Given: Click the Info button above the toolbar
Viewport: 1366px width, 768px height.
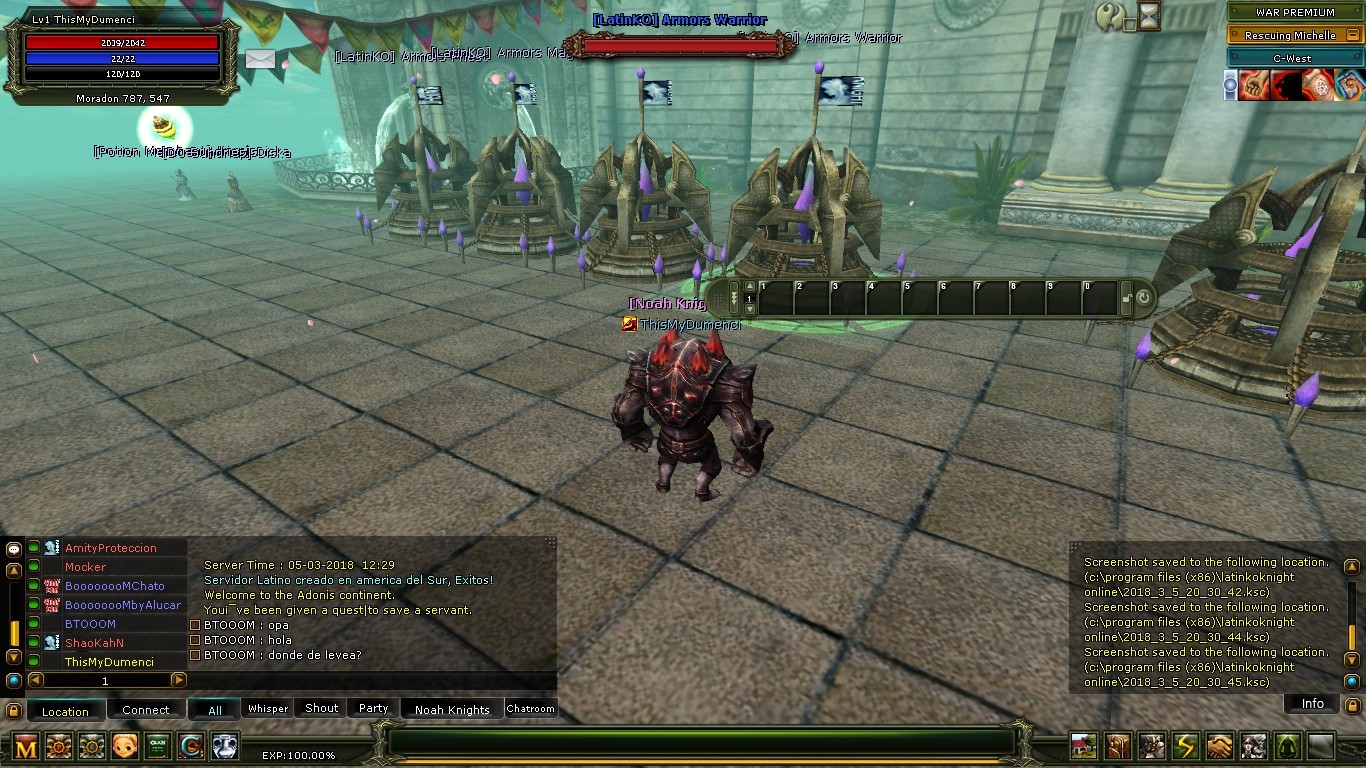Looking at the screenshot, I should point(1311,703).
